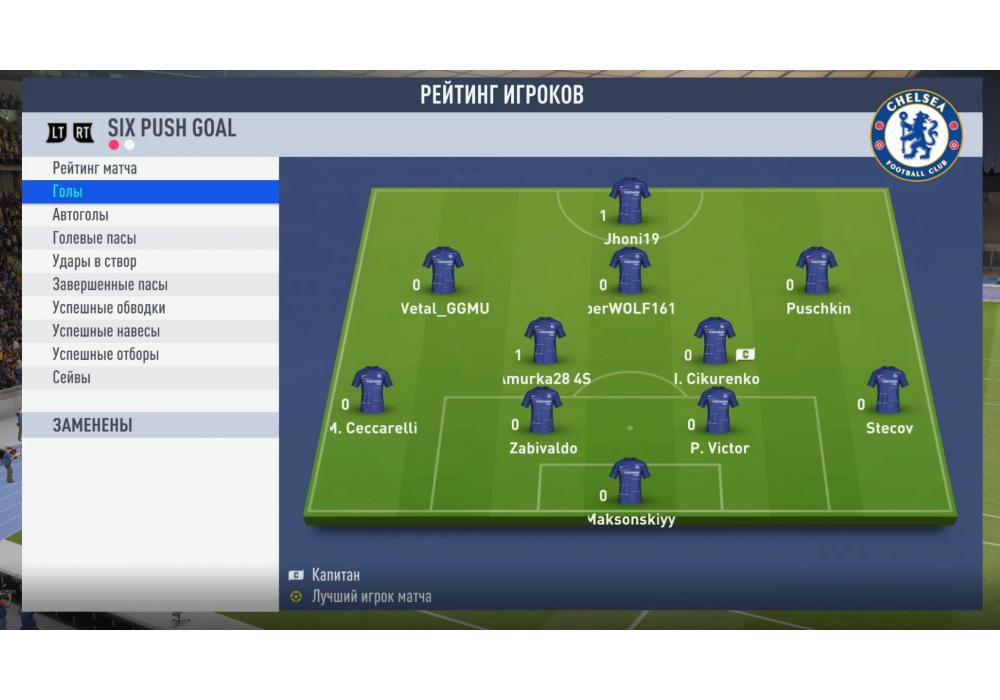View the Успешные обводки category
Screen dimensions: 1000x700
pos(150,308)
